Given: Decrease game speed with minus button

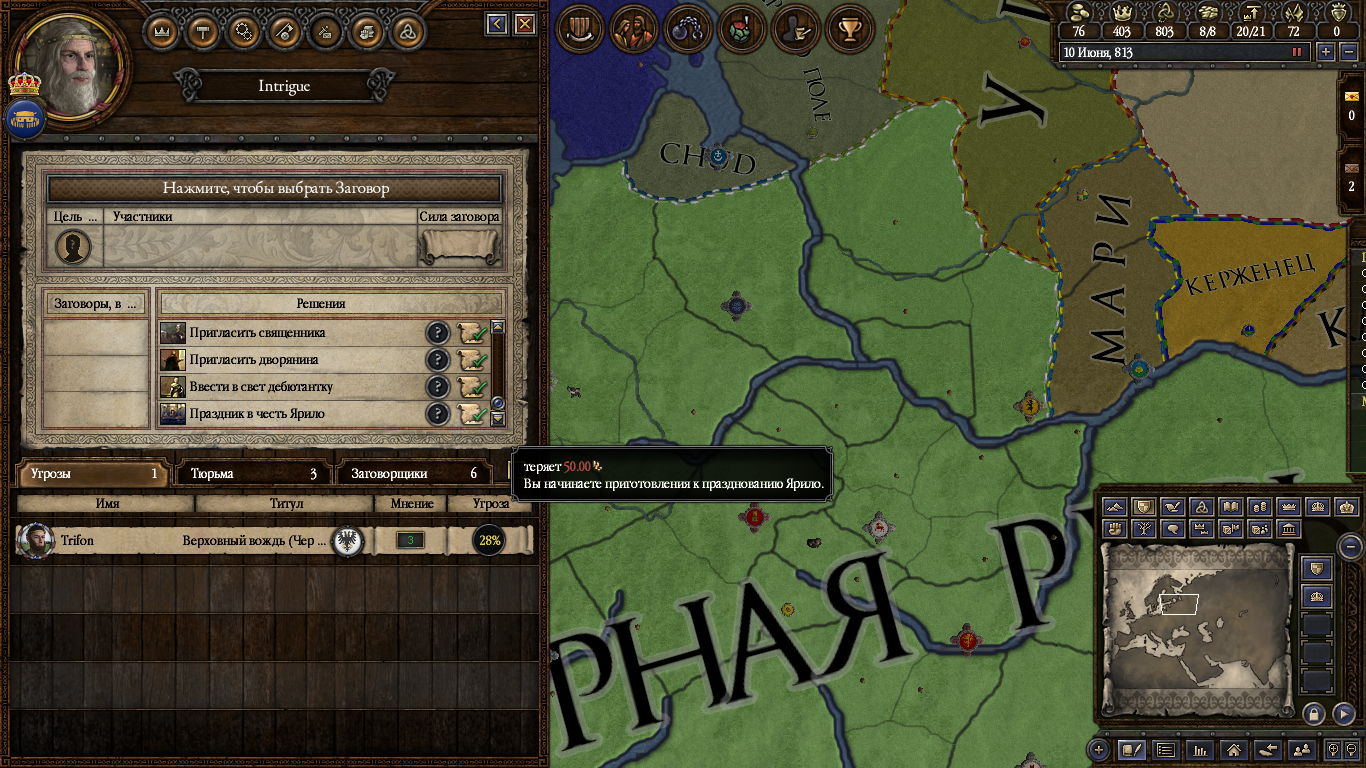Looking at the screenshot, I should point(1346,52).
